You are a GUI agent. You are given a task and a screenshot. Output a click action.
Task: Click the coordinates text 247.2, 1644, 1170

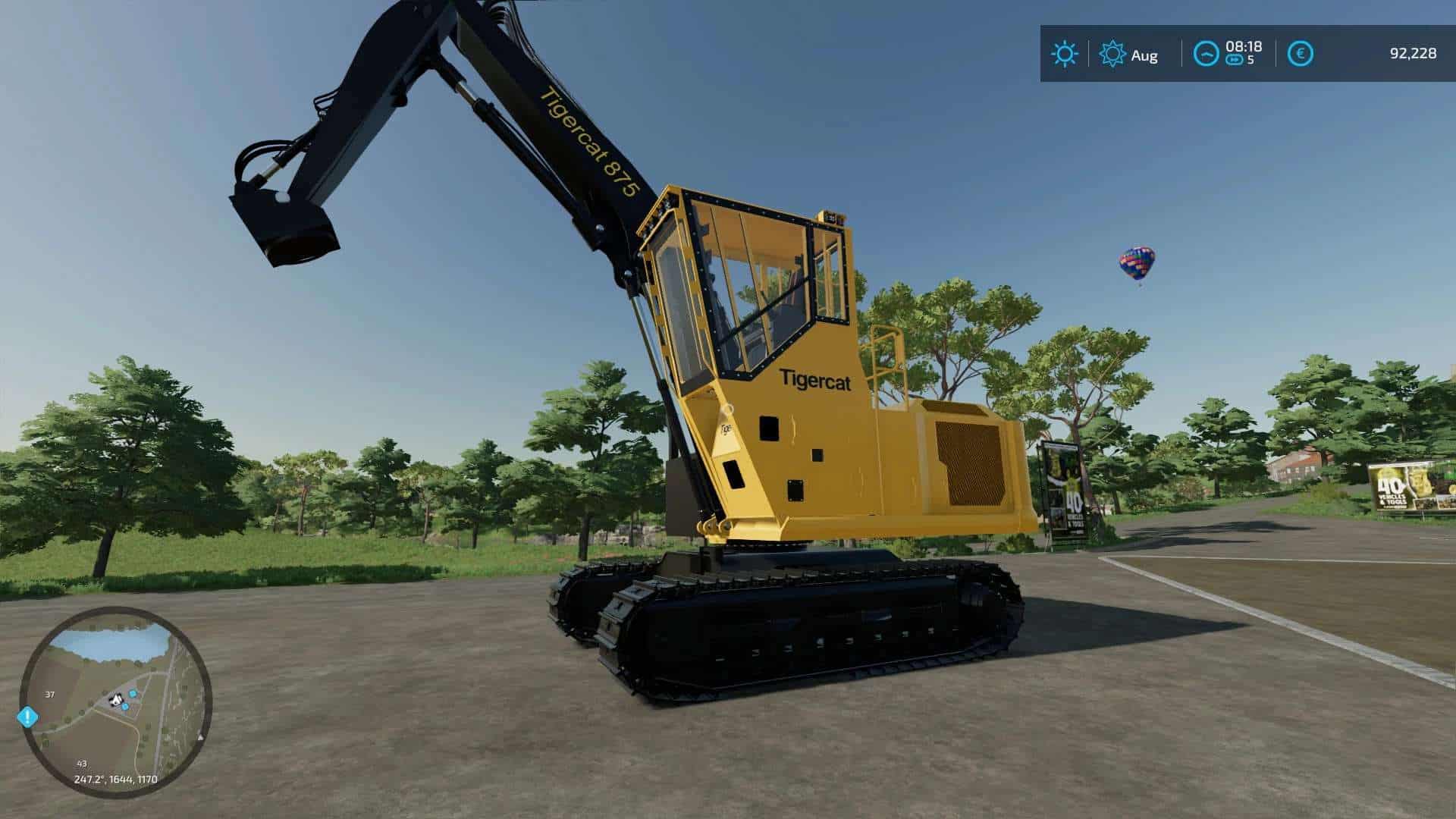[115, 779]
